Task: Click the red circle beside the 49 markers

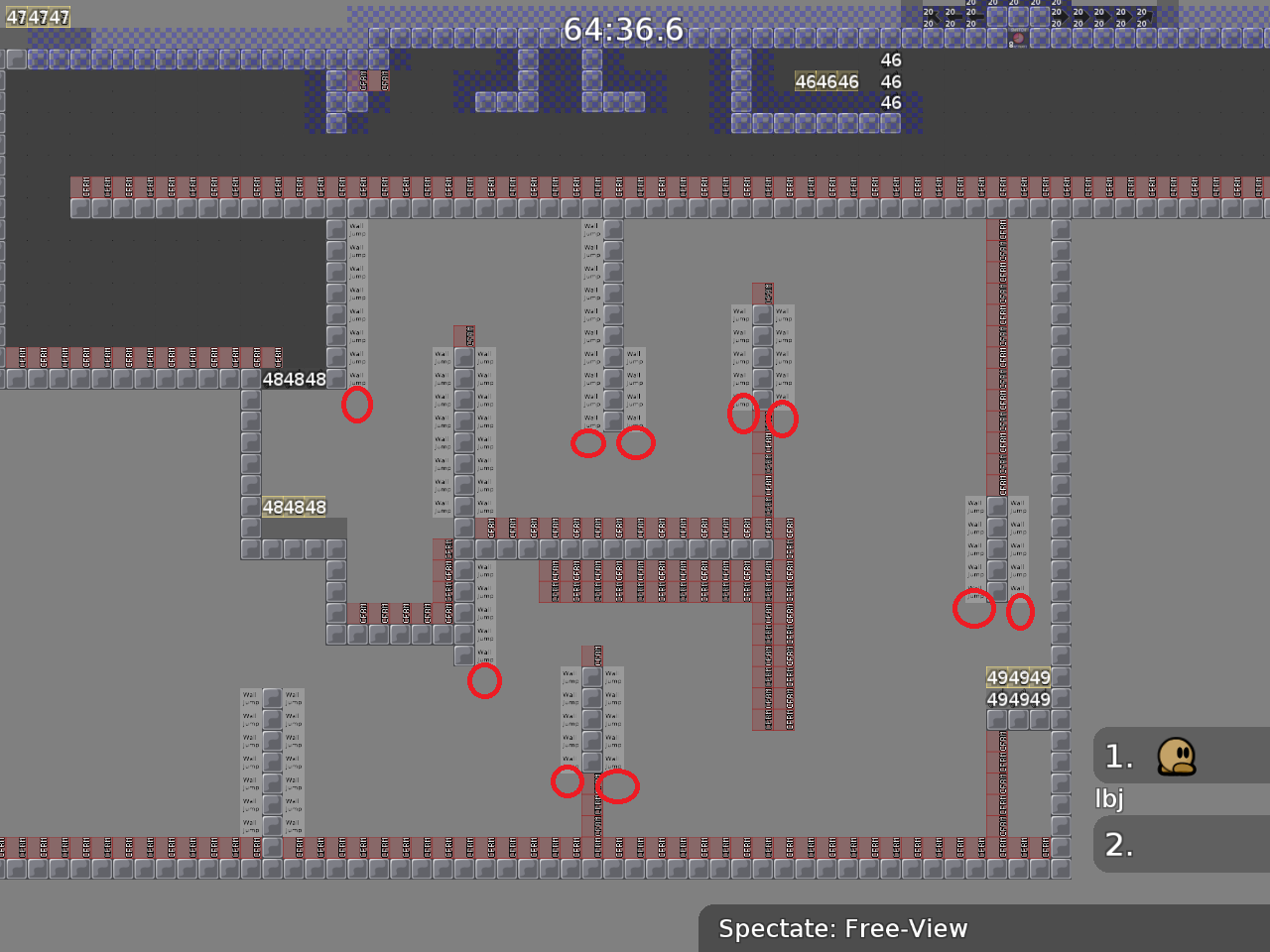Action: click(975, 610)
